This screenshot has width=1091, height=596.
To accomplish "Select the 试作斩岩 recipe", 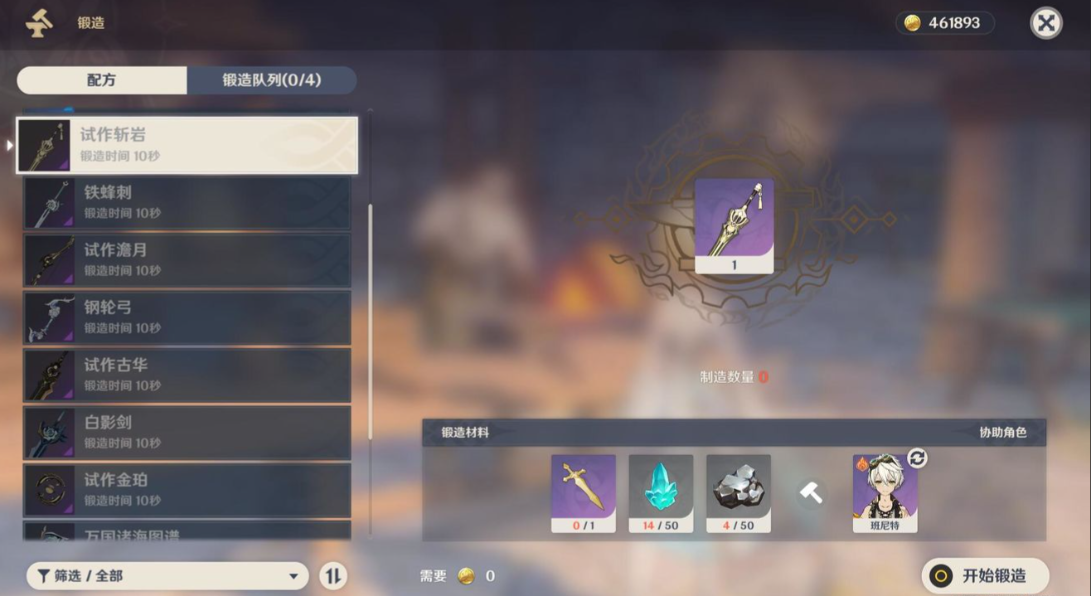I will [x=187, y=145].
